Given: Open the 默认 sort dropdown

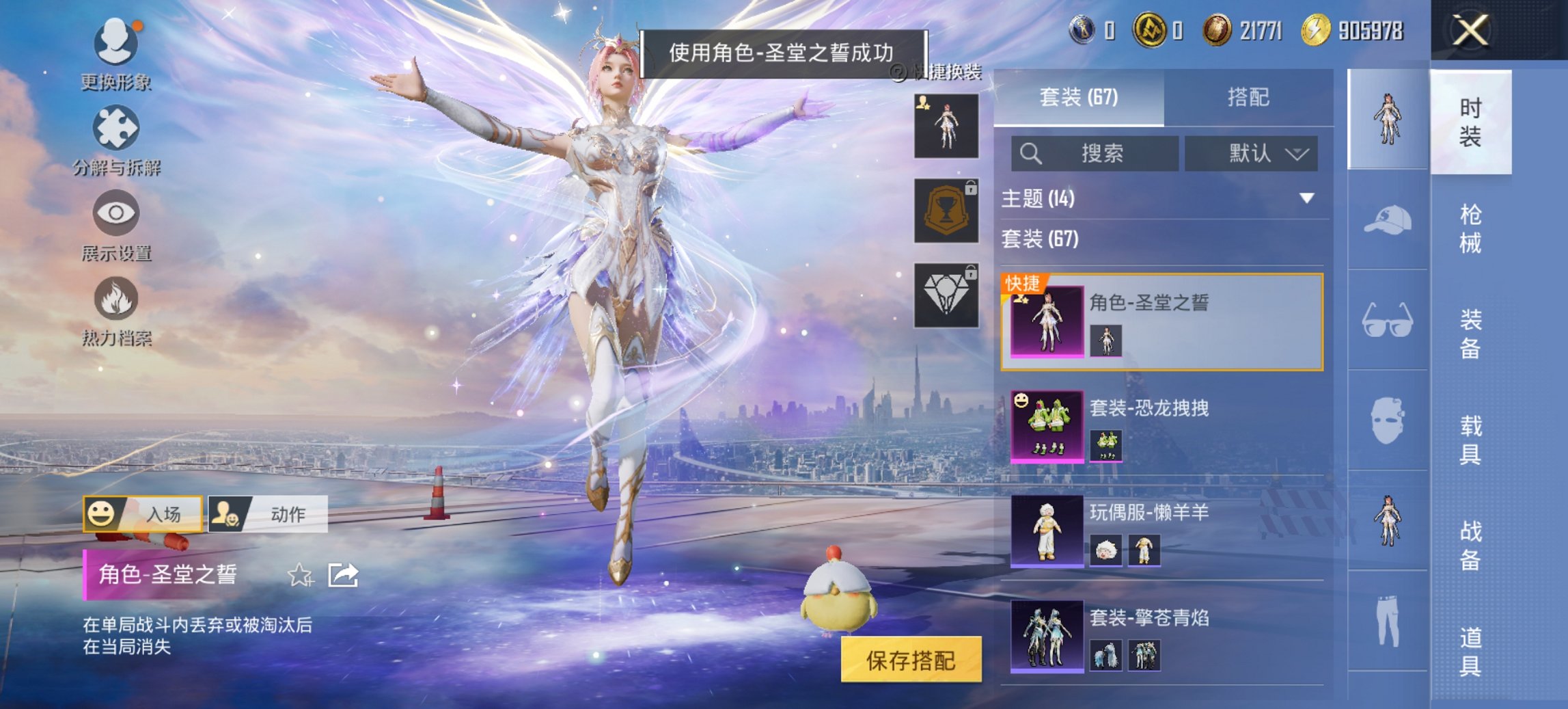Looking at the screenshot, I should [1250, 153].
